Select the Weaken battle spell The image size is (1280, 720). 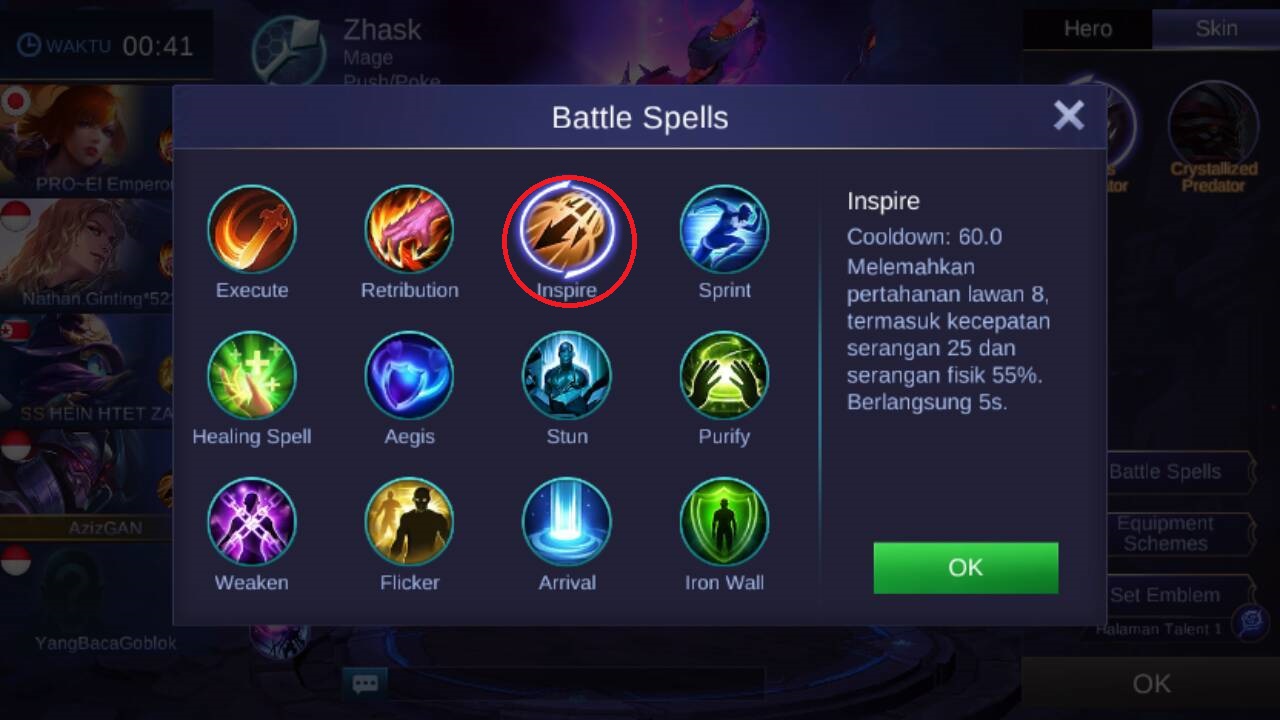point(252,522)
